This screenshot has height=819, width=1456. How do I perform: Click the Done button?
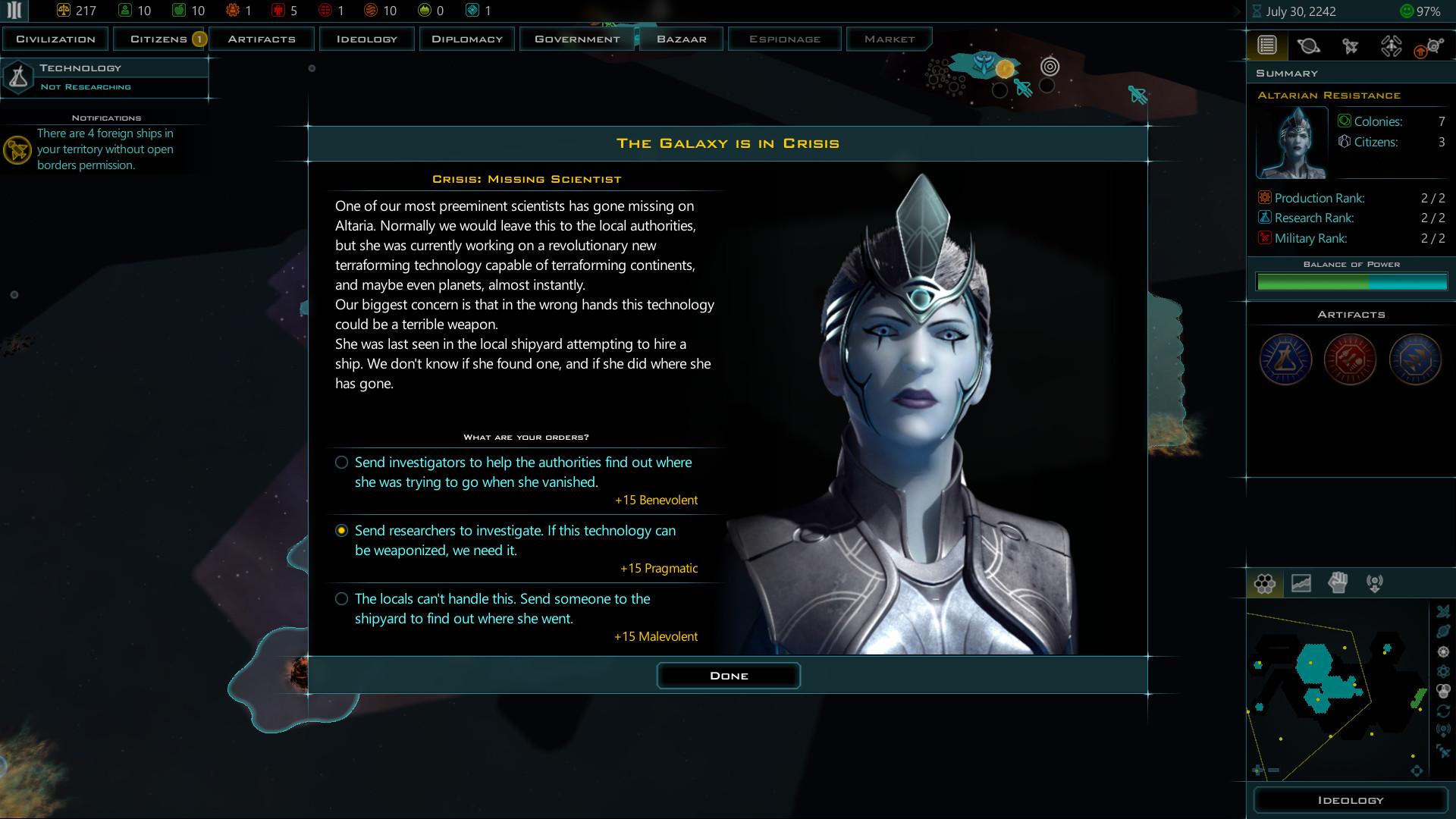tap(728, 675)
